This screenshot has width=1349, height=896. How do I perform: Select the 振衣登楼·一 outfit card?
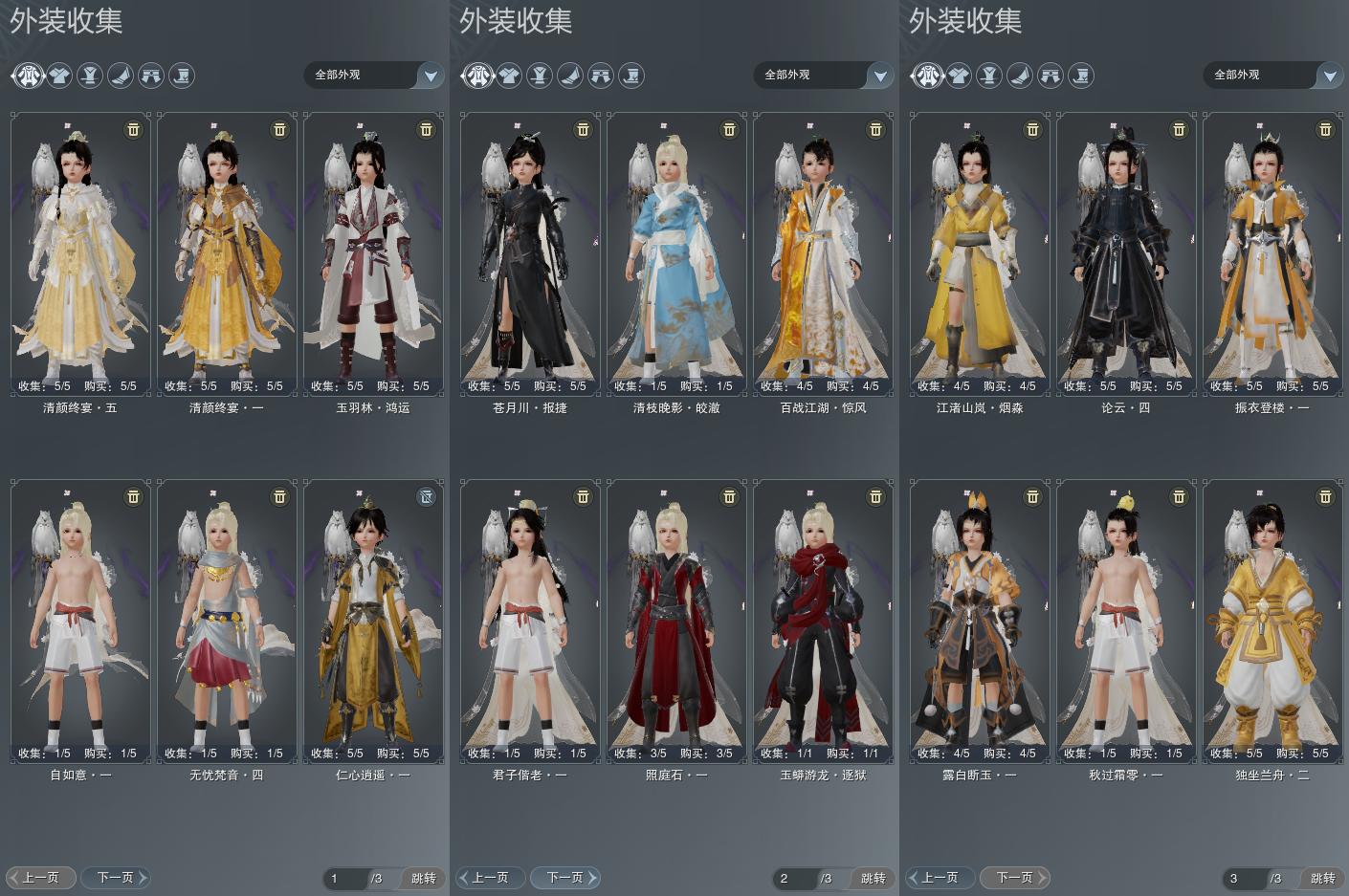[x=1272, y=253]
